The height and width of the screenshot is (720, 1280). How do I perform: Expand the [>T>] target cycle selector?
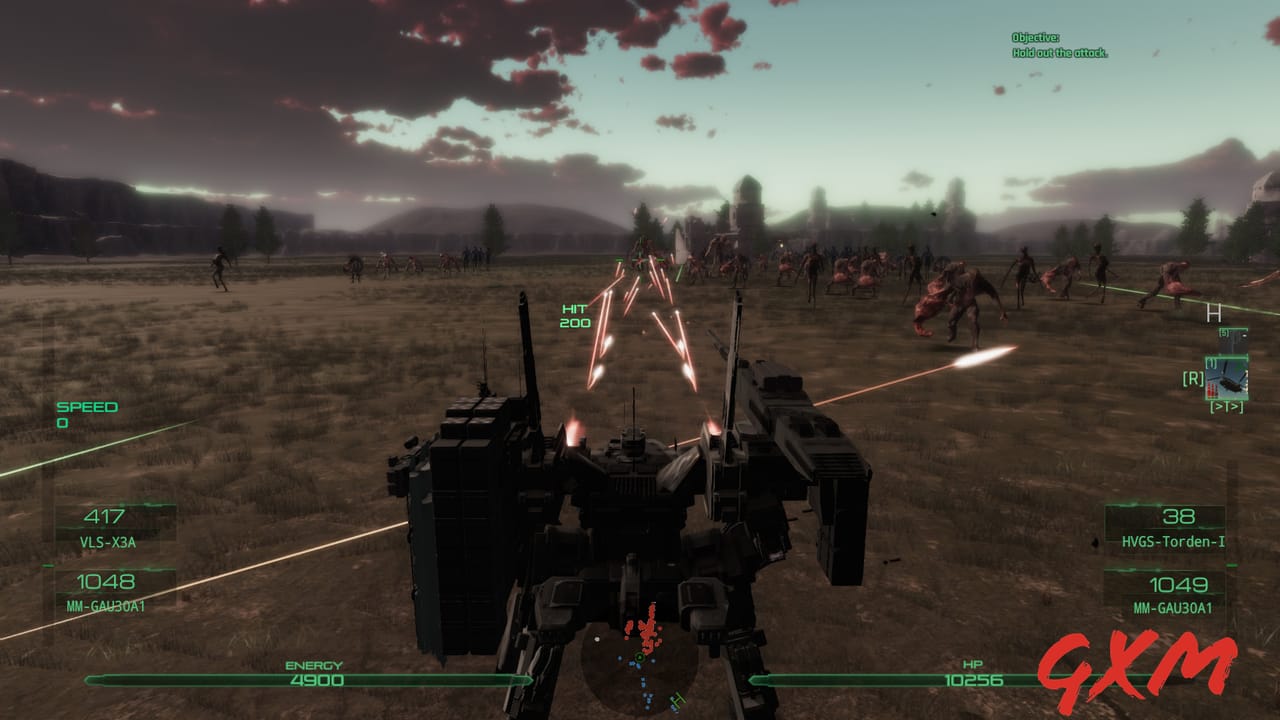[1228, 406]
